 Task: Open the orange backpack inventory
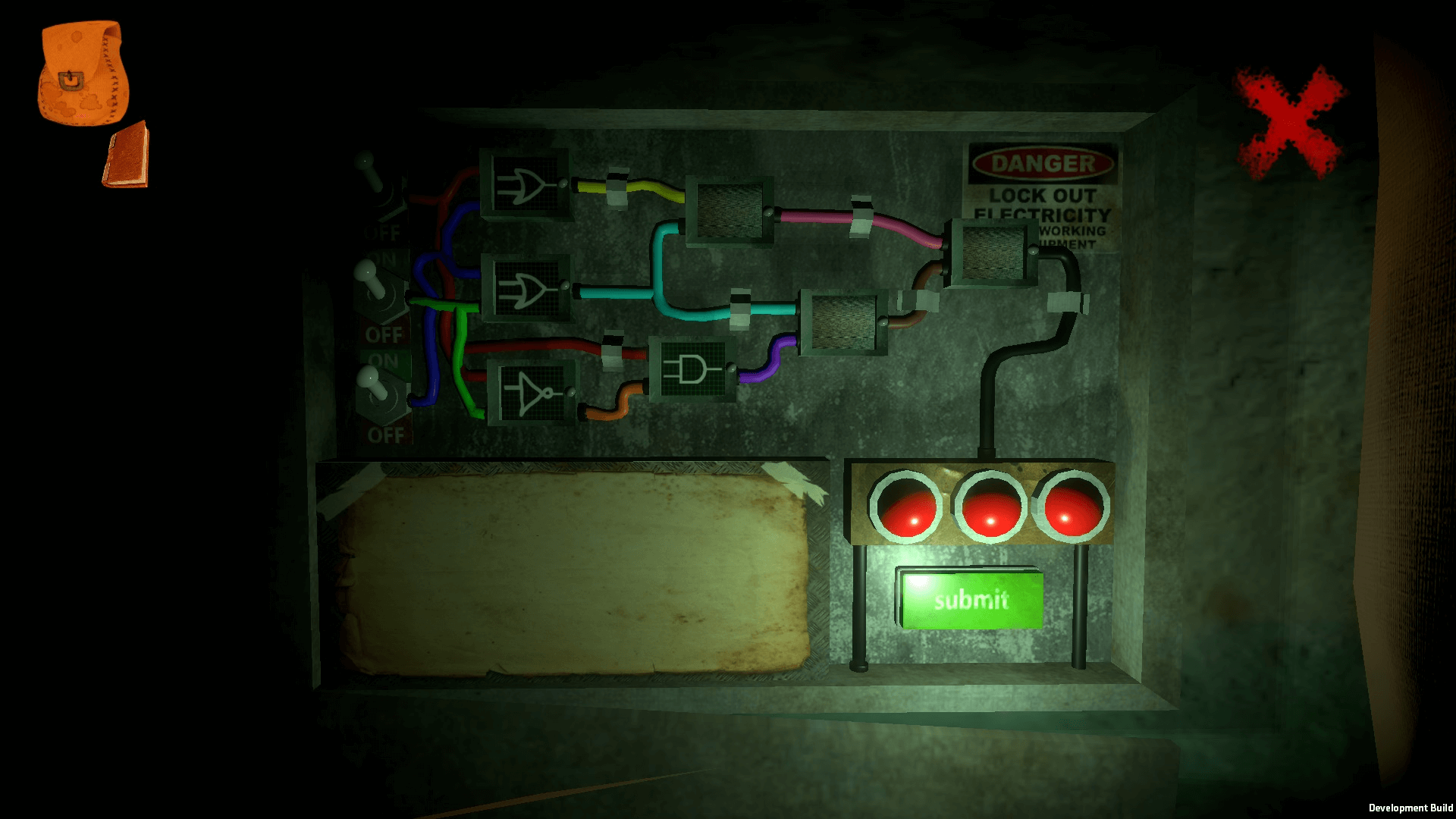82,74
